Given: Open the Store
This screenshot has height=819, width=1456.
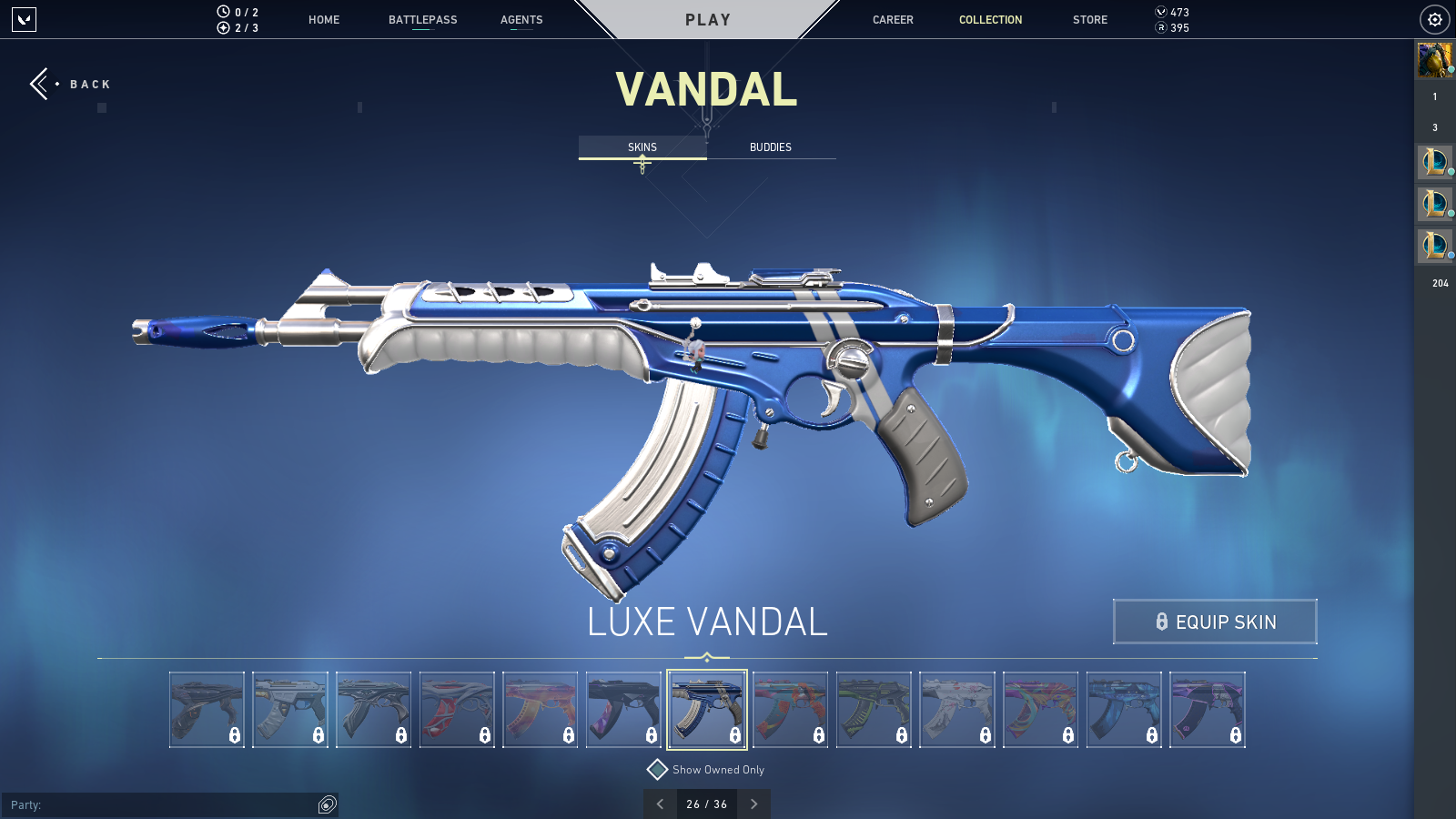Looking at the screenshot, I should click(x=1090, y=20).
